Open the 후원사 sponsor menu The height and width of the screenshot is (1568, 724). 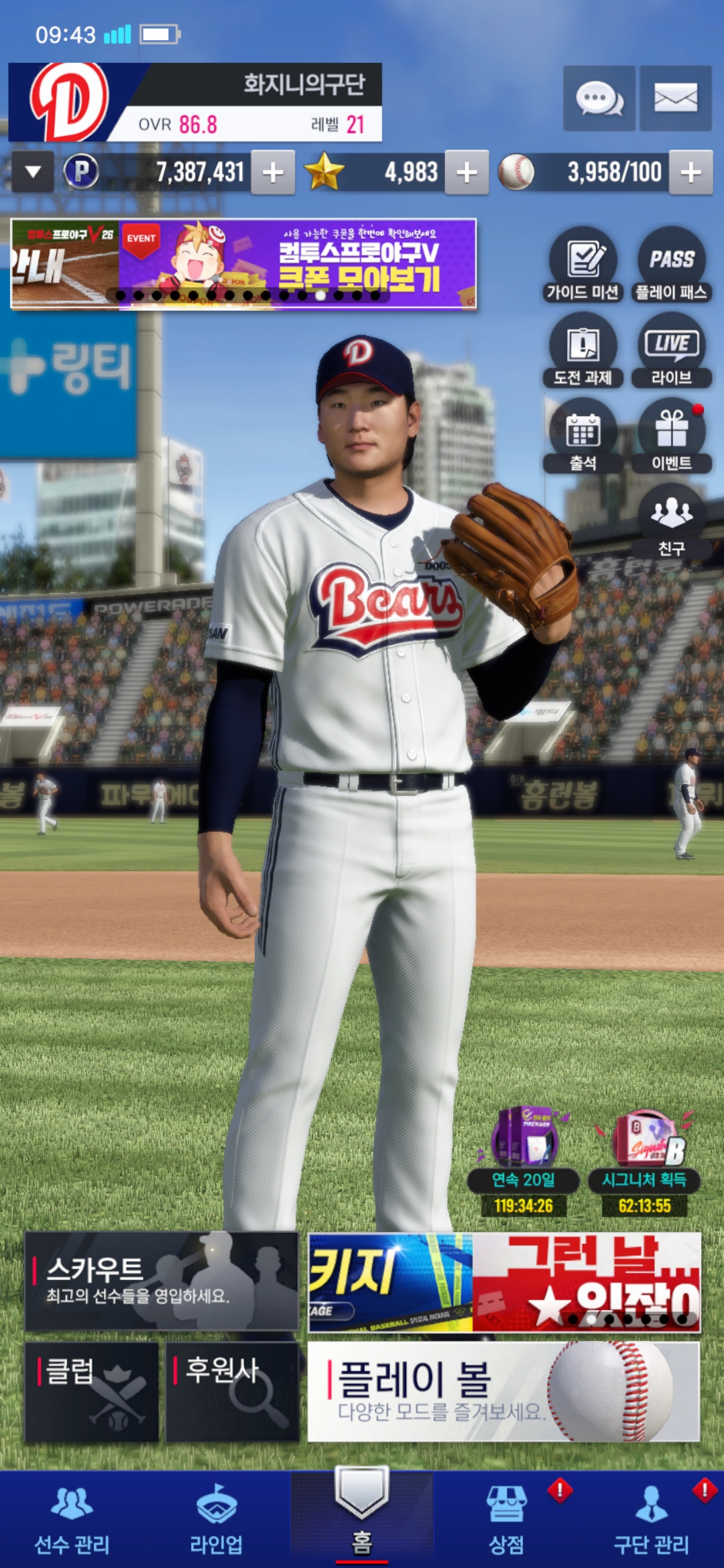coord(232,1391)
